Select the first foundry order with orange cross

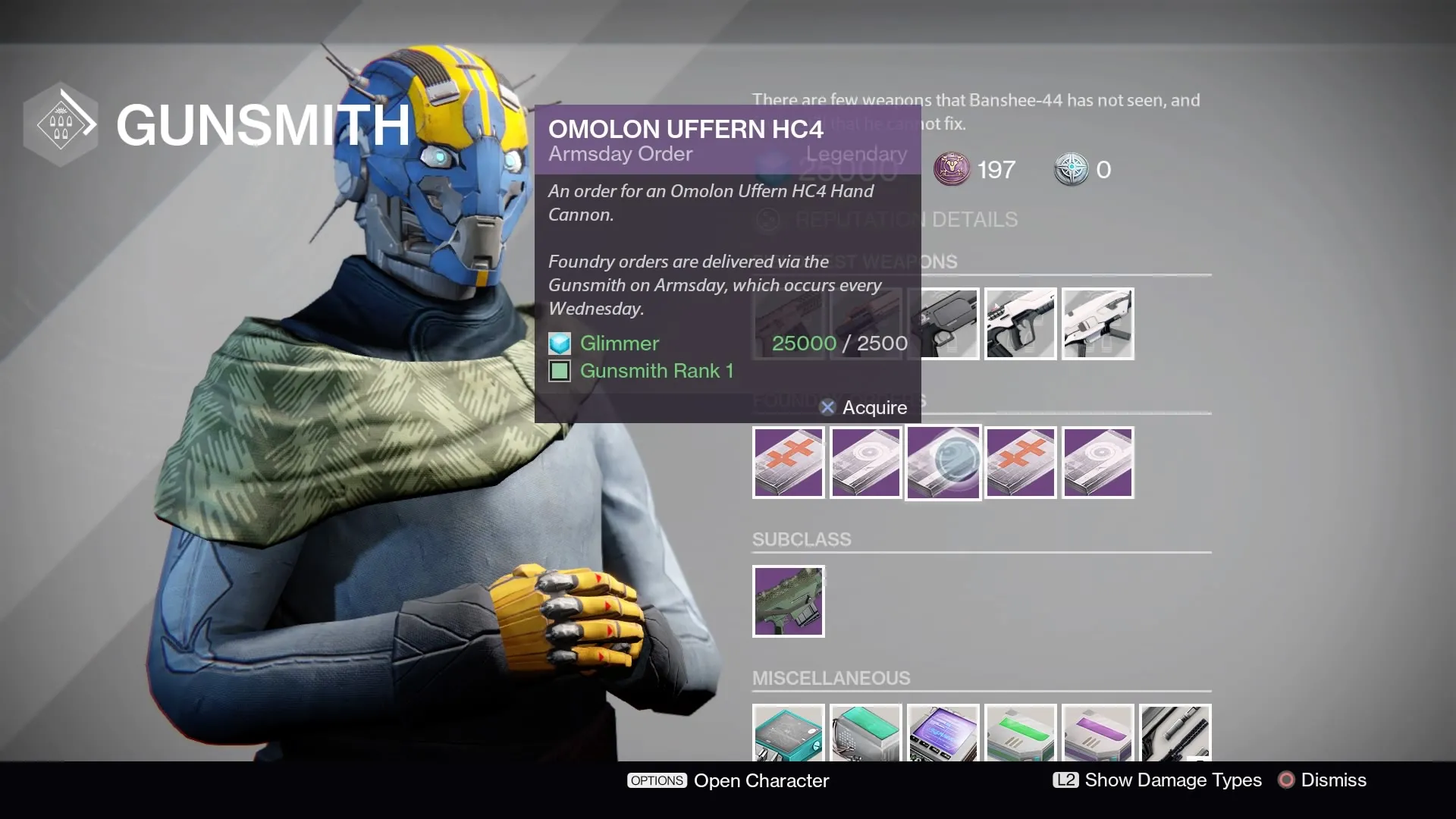click(x=788, y=462)
